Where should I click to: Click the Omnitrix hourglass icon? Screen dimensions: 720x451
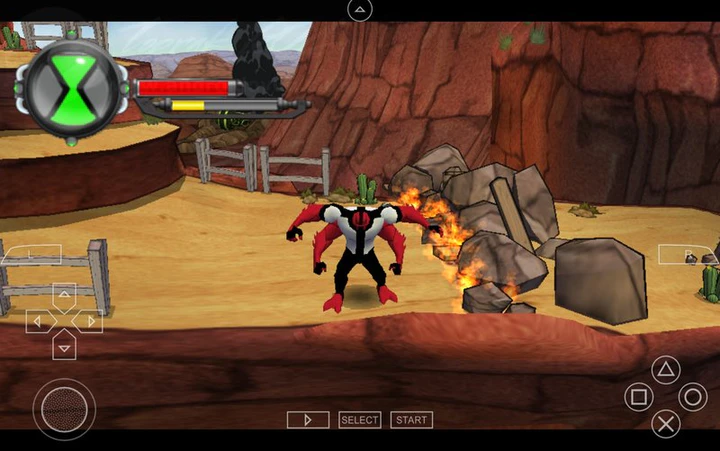72,91
